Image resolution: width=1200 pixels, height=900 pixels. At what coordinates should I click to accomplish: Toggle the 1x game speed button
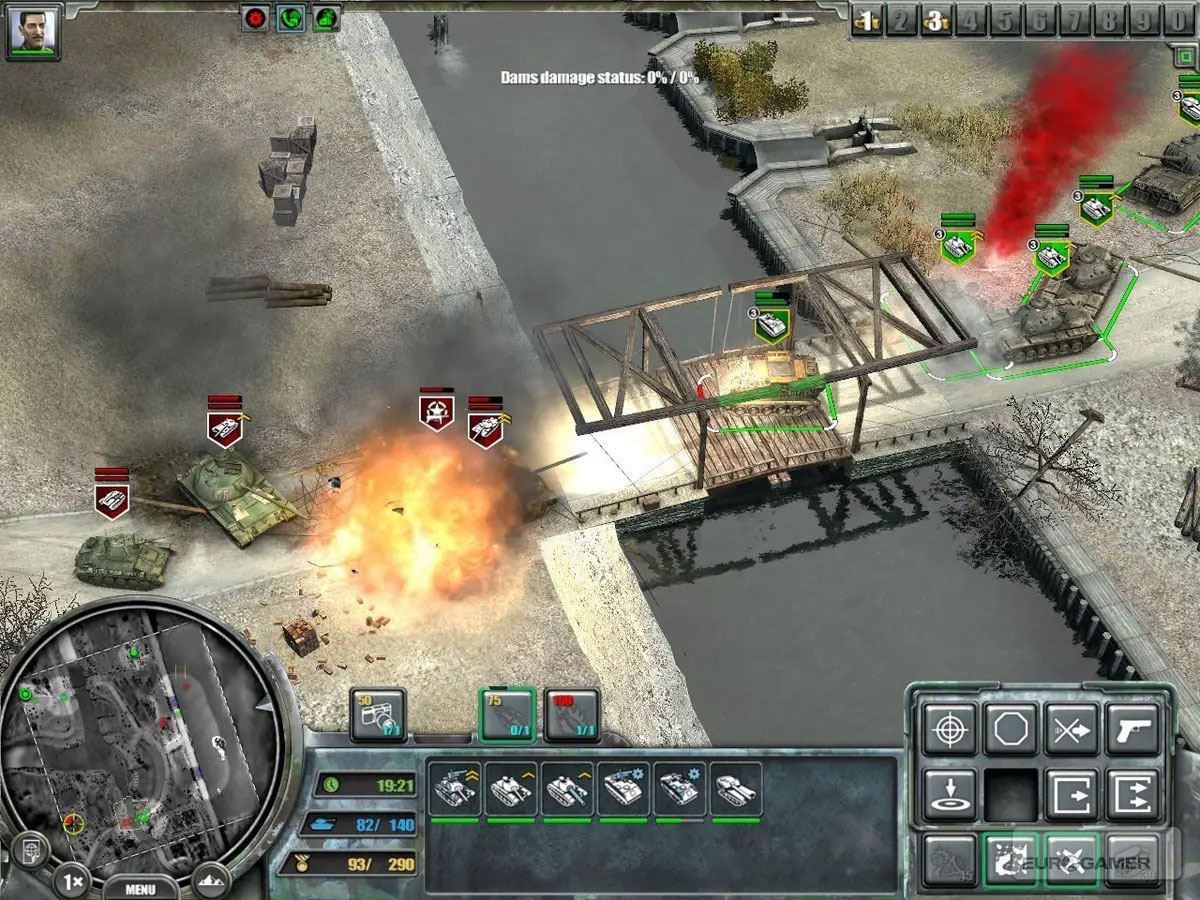coord(70,882)
